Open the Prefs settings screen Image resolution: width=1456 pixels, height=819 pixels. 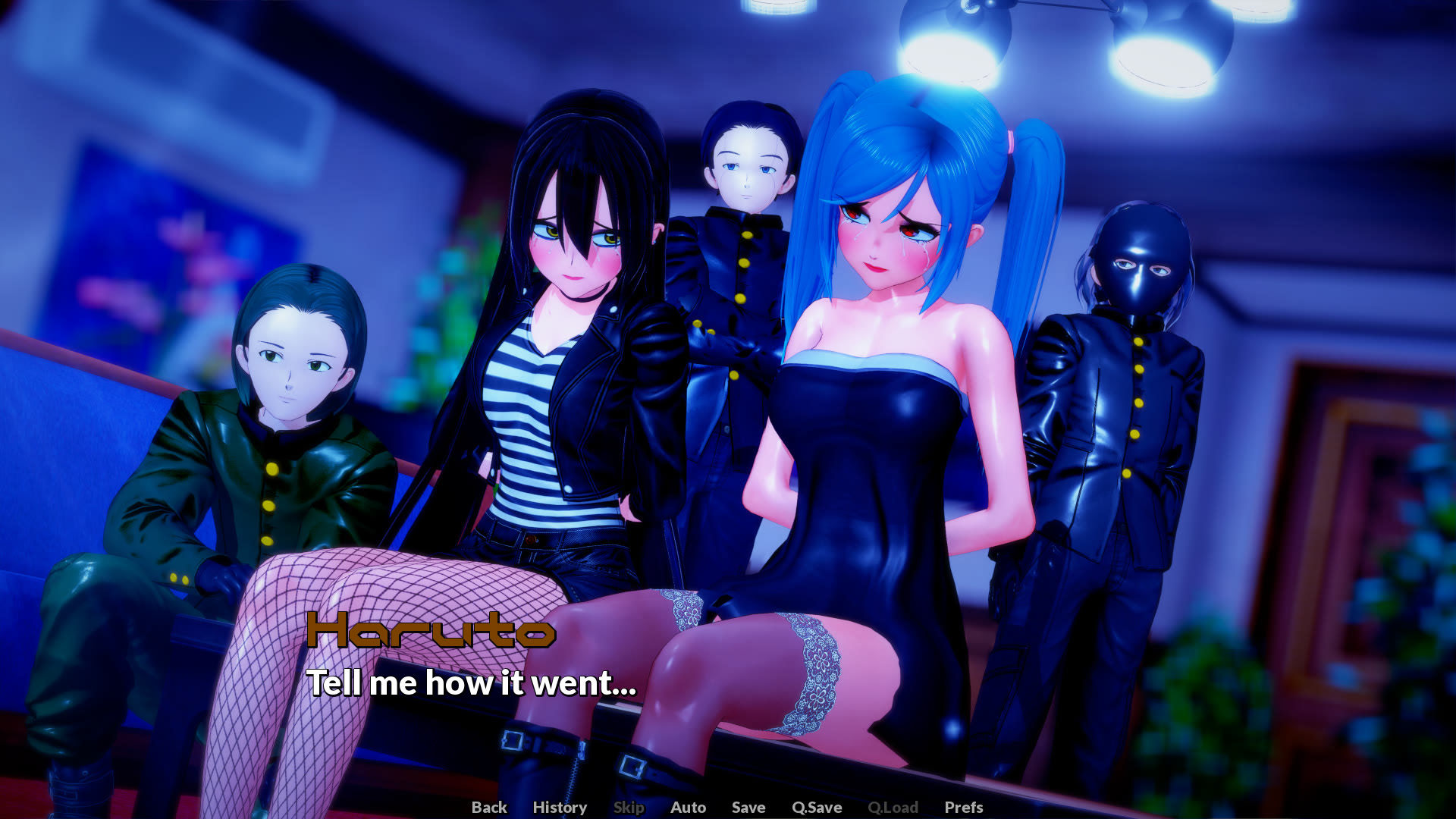coord(962,808)
